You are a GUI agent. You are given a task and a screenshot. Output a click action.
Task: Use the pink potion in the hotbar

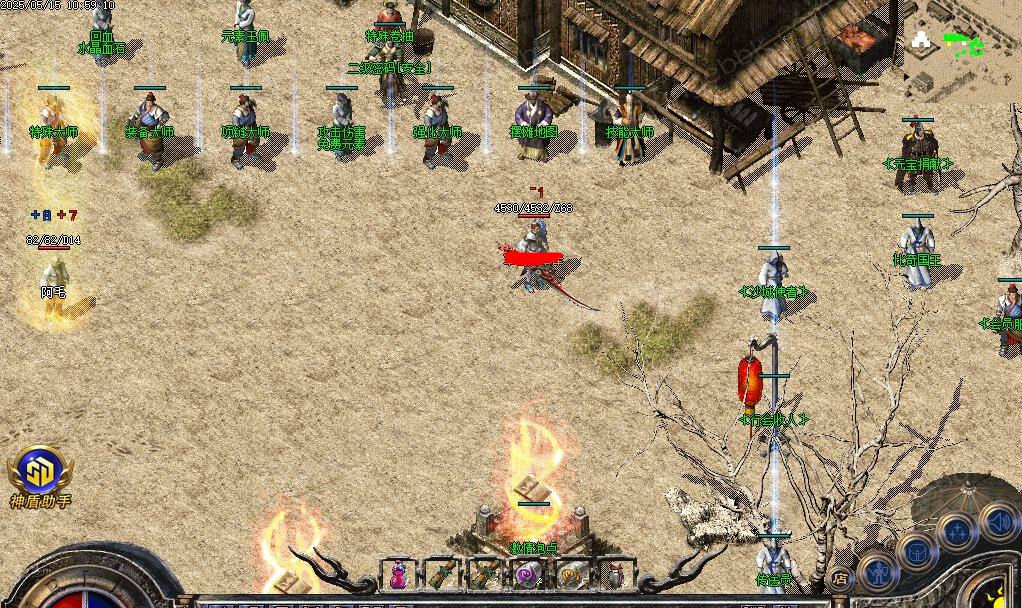coord(398,575)
